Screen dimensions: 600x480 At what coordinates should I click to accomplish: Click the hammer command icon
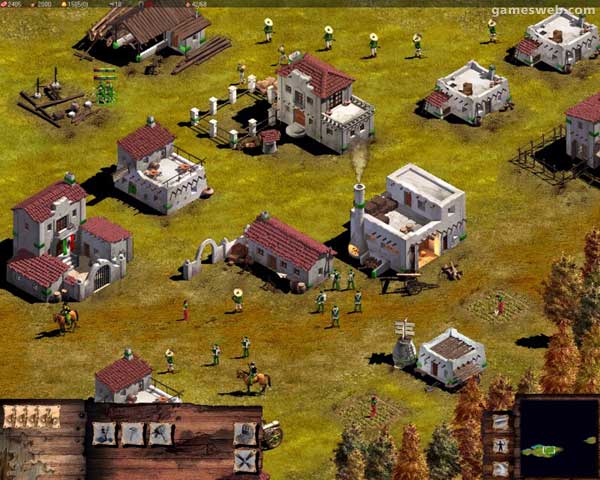(x=132, y=433)
